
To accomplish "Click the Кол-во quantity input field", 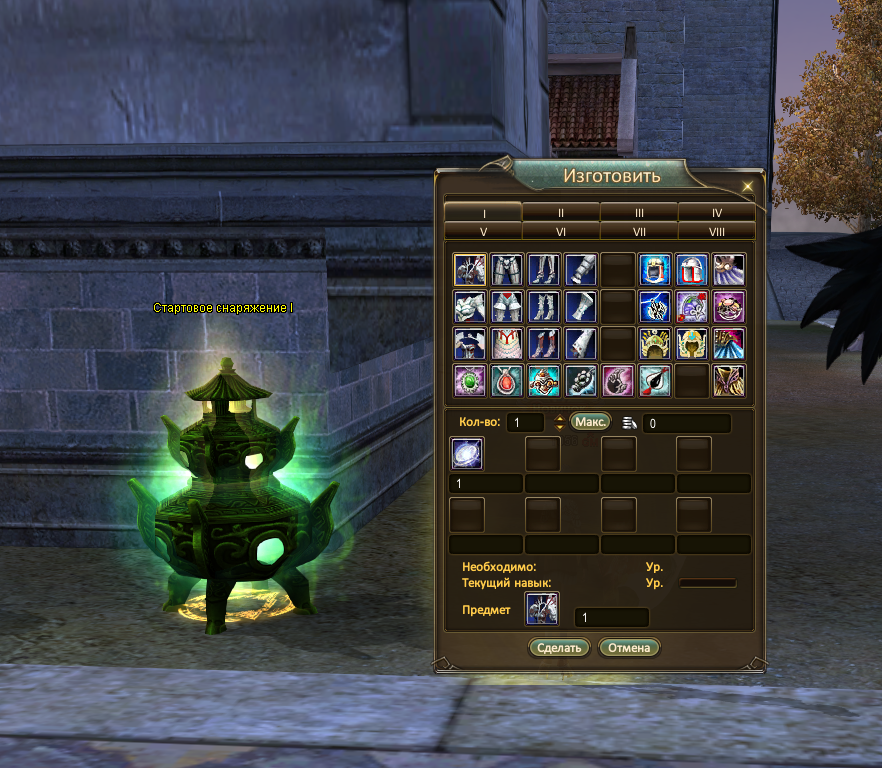I will point(524,423).
